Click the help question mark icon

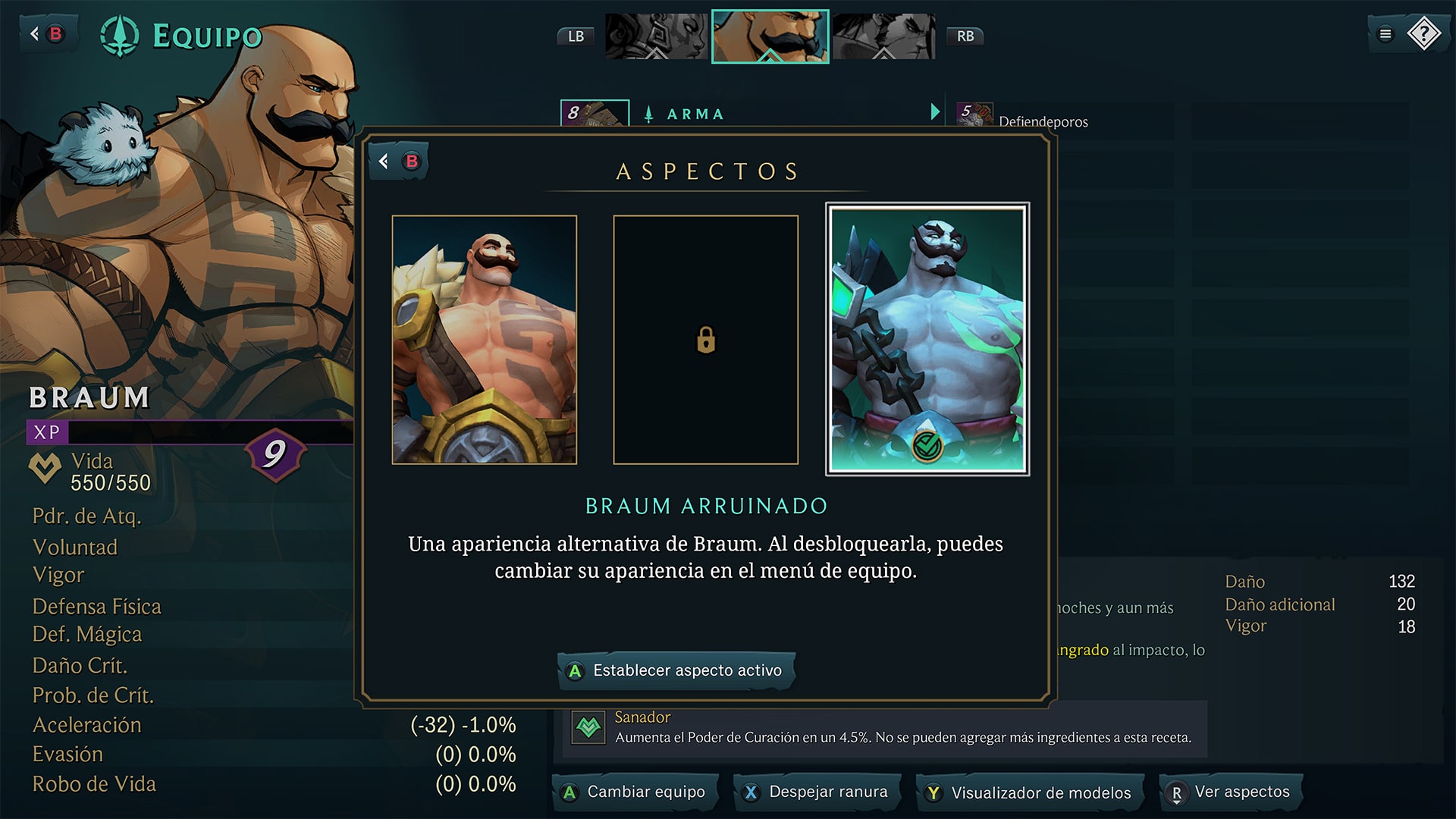(1424, 33)
